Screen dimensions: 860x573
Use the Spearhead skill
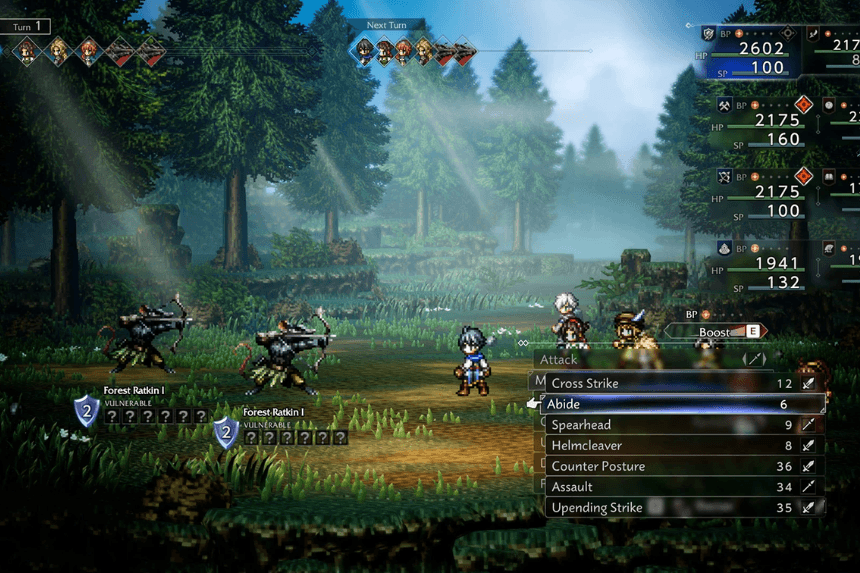point(680,425)
